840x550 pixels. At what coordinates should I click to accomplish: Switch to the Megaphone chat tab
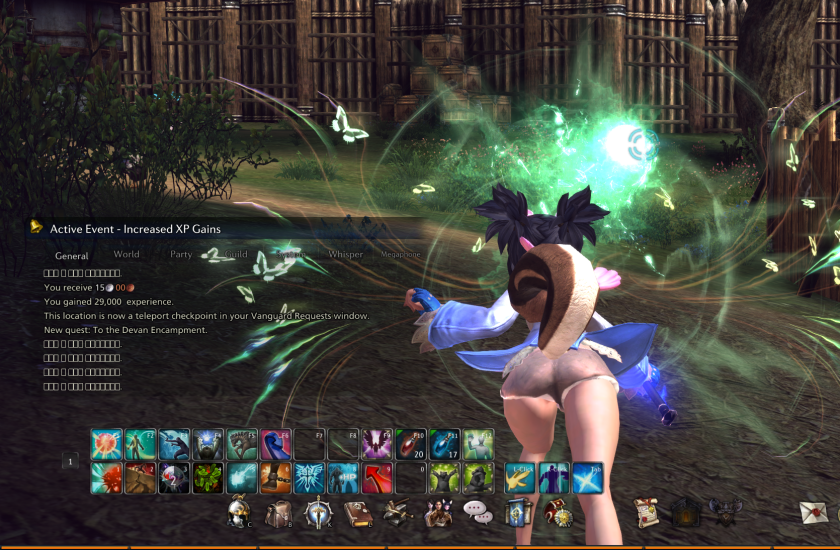pyautogui.click(x=401, y=255)
